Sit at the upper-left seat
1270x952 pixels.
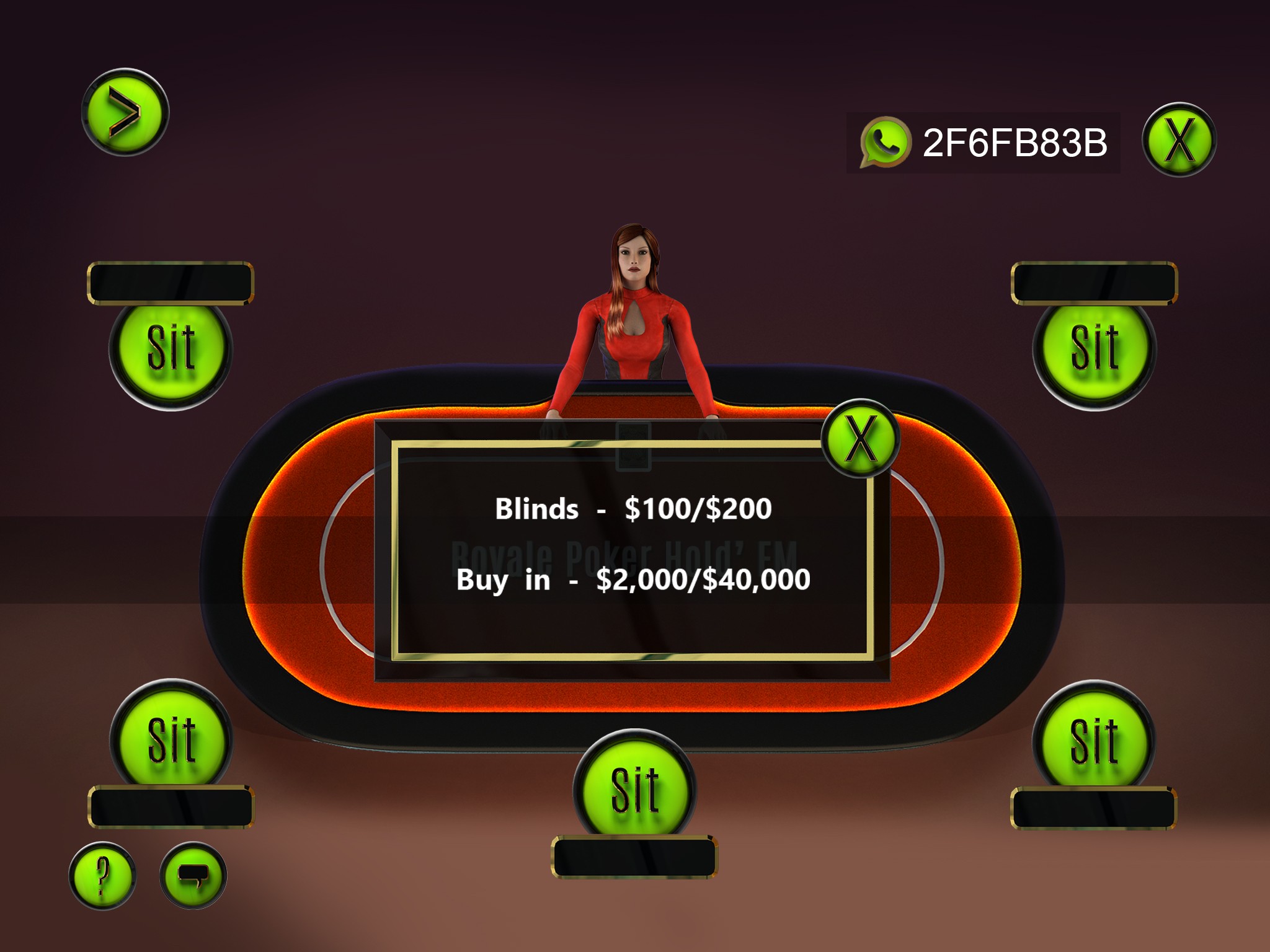pyautogui.click(x=171, y=348)
